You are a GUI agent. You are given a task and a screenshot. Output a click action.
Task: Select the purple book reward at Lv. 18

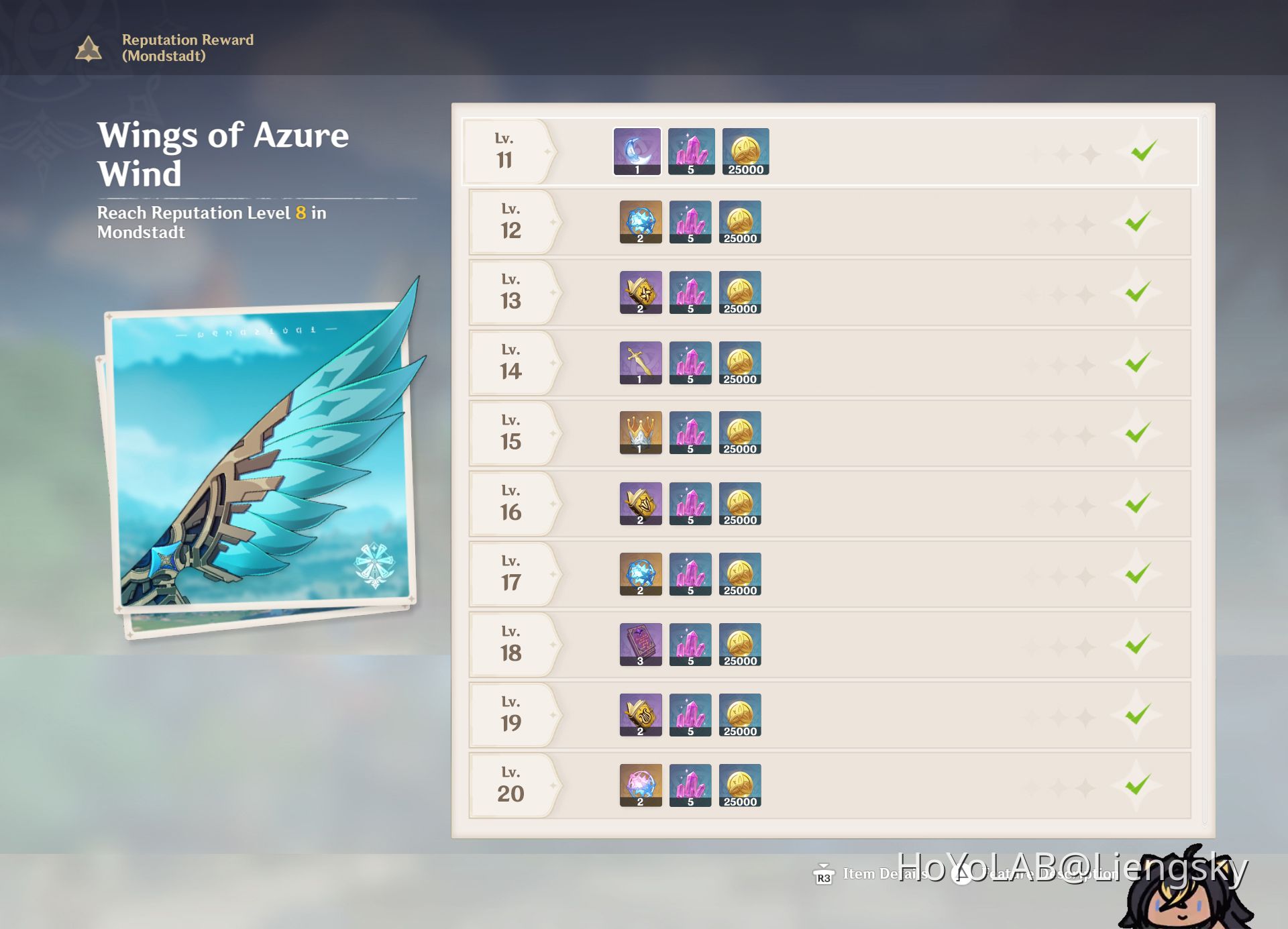[640, 644]
